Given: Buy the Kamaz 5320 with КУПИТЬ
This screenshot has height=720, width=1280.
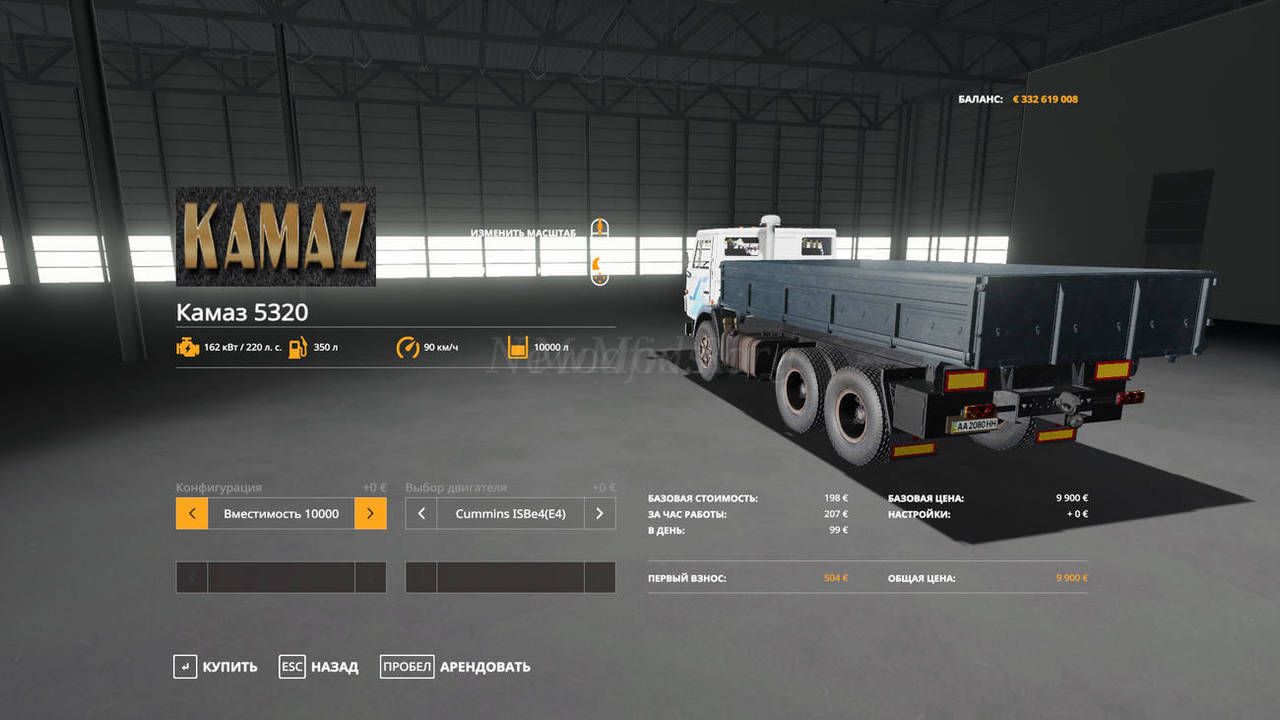Looking at the screenshot, I should [x=215, y=667].
